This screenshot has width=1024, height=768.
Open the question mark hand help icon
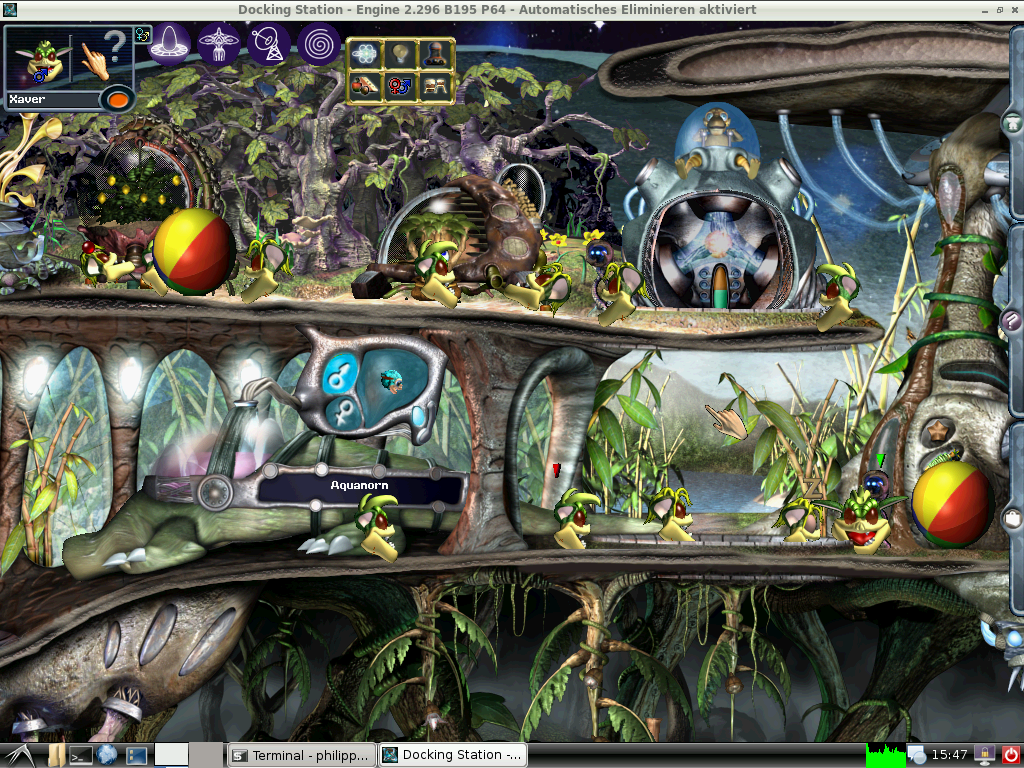(107, 56)
